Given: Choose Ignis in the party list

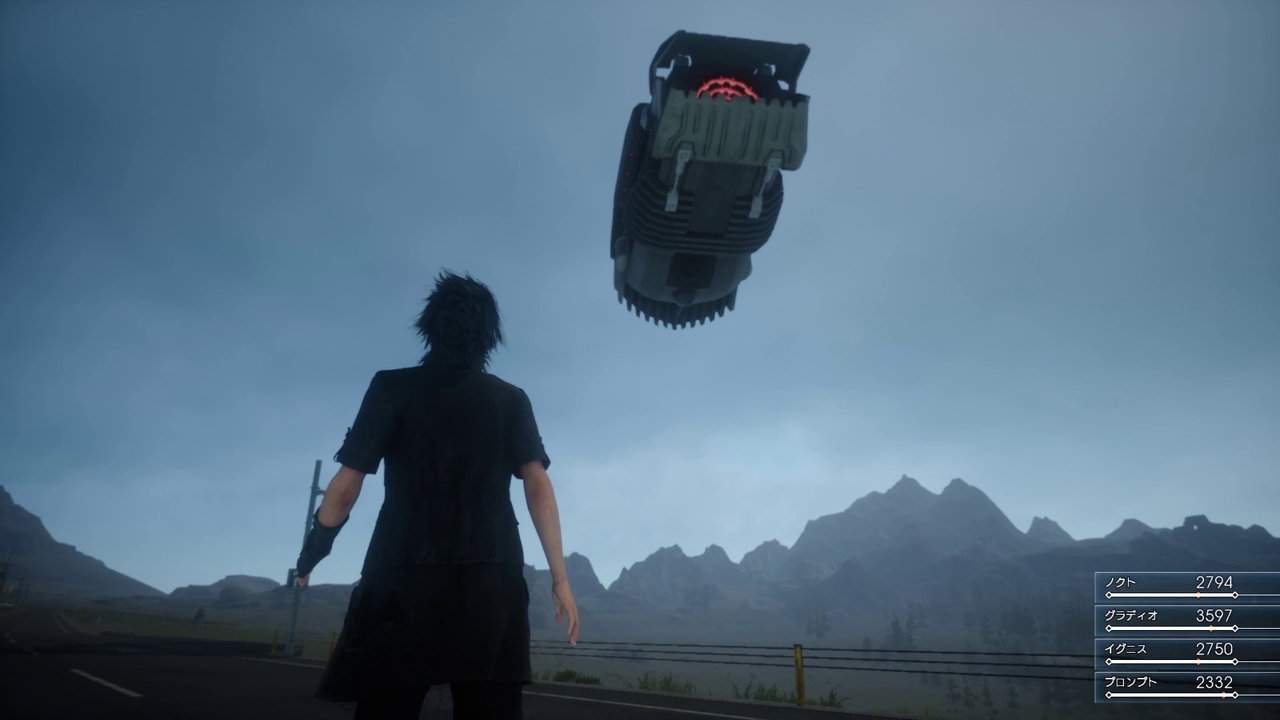Looking at the screenshot, I should [x=1186, y=652].
